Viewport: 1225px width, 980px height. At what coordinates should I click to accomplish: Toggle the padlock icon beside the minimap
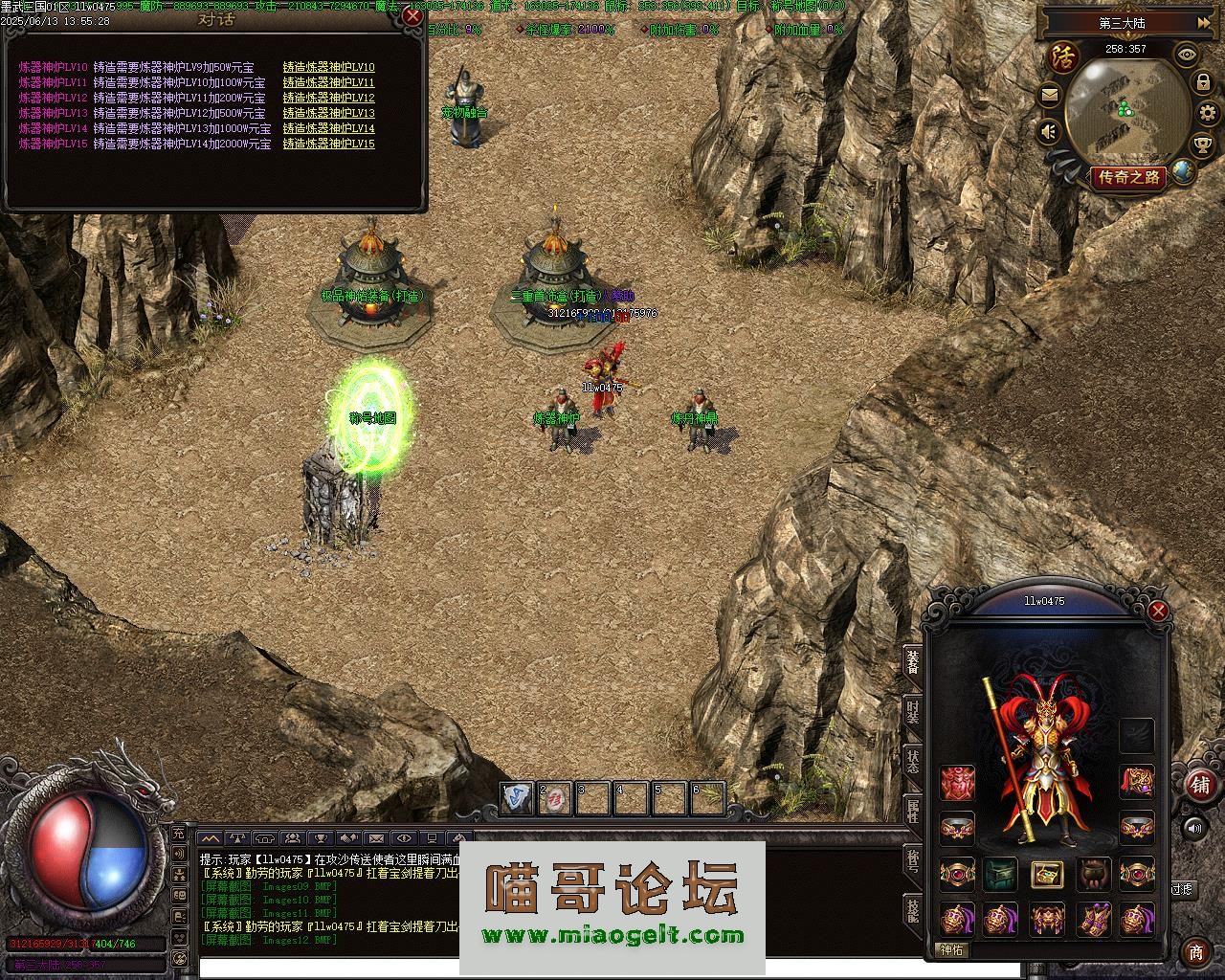[1202, 83]
